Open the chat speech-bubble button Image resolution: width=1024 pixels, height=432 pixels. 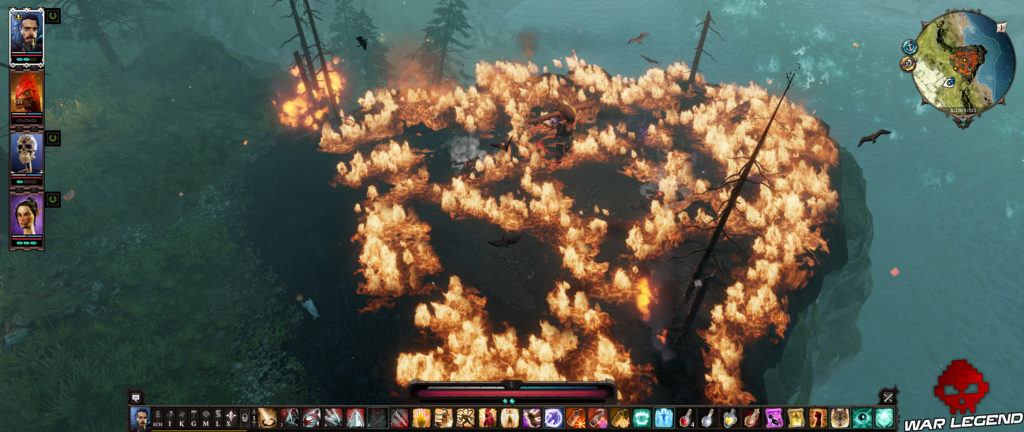(137, 397)
